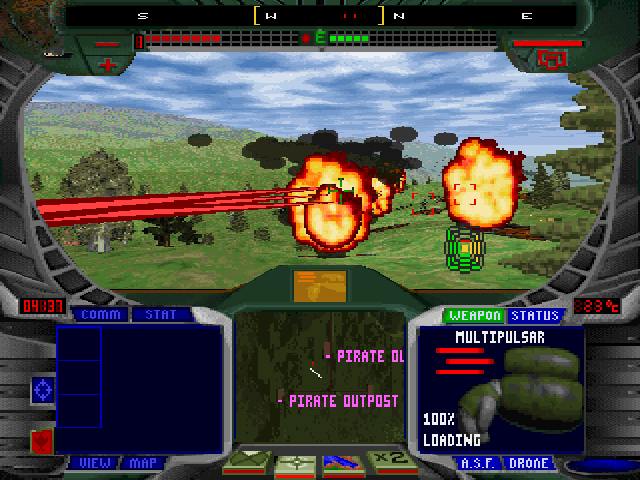
Task: Open the DRONE controls
Action: click(527, 463)
